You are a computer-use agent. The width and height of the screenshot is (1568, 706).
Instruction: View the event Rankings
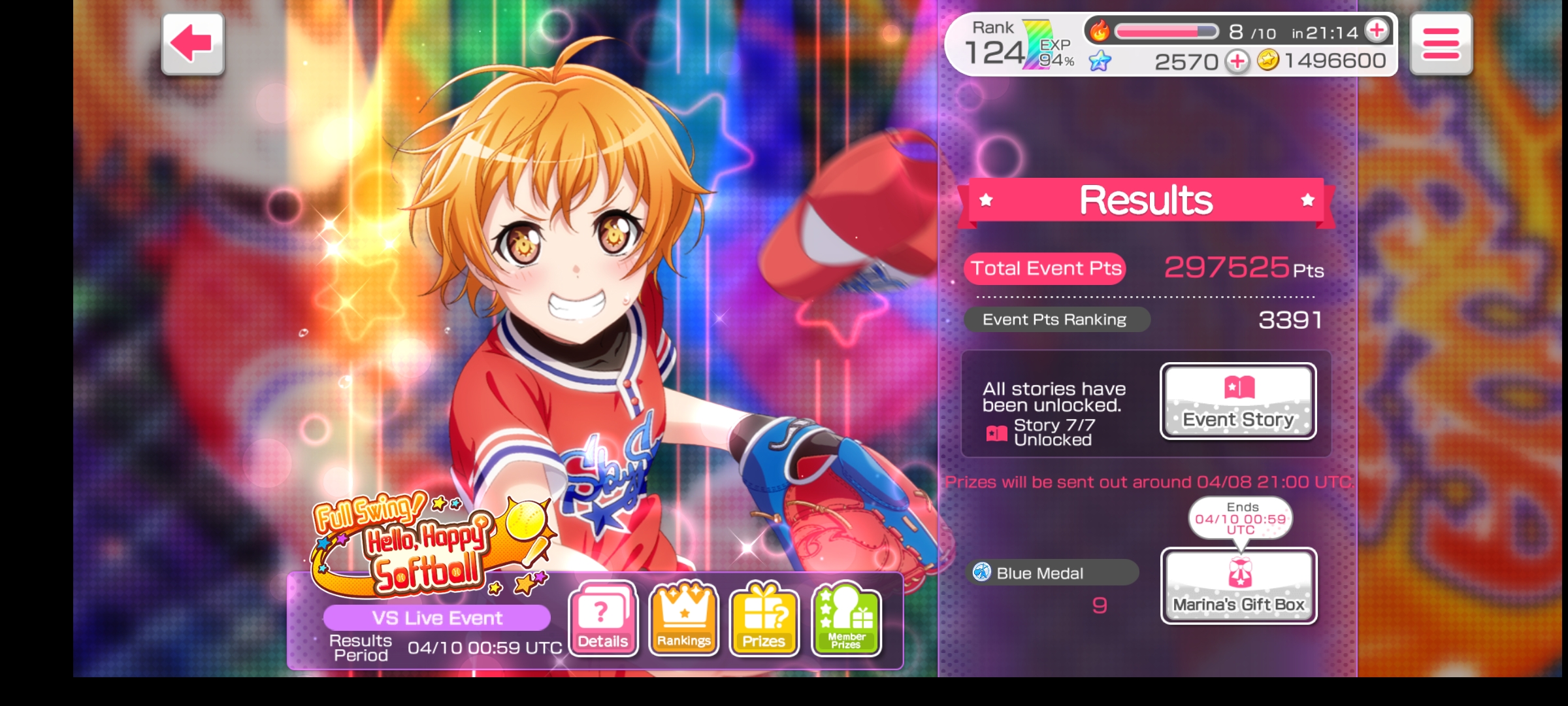(683, 618)
